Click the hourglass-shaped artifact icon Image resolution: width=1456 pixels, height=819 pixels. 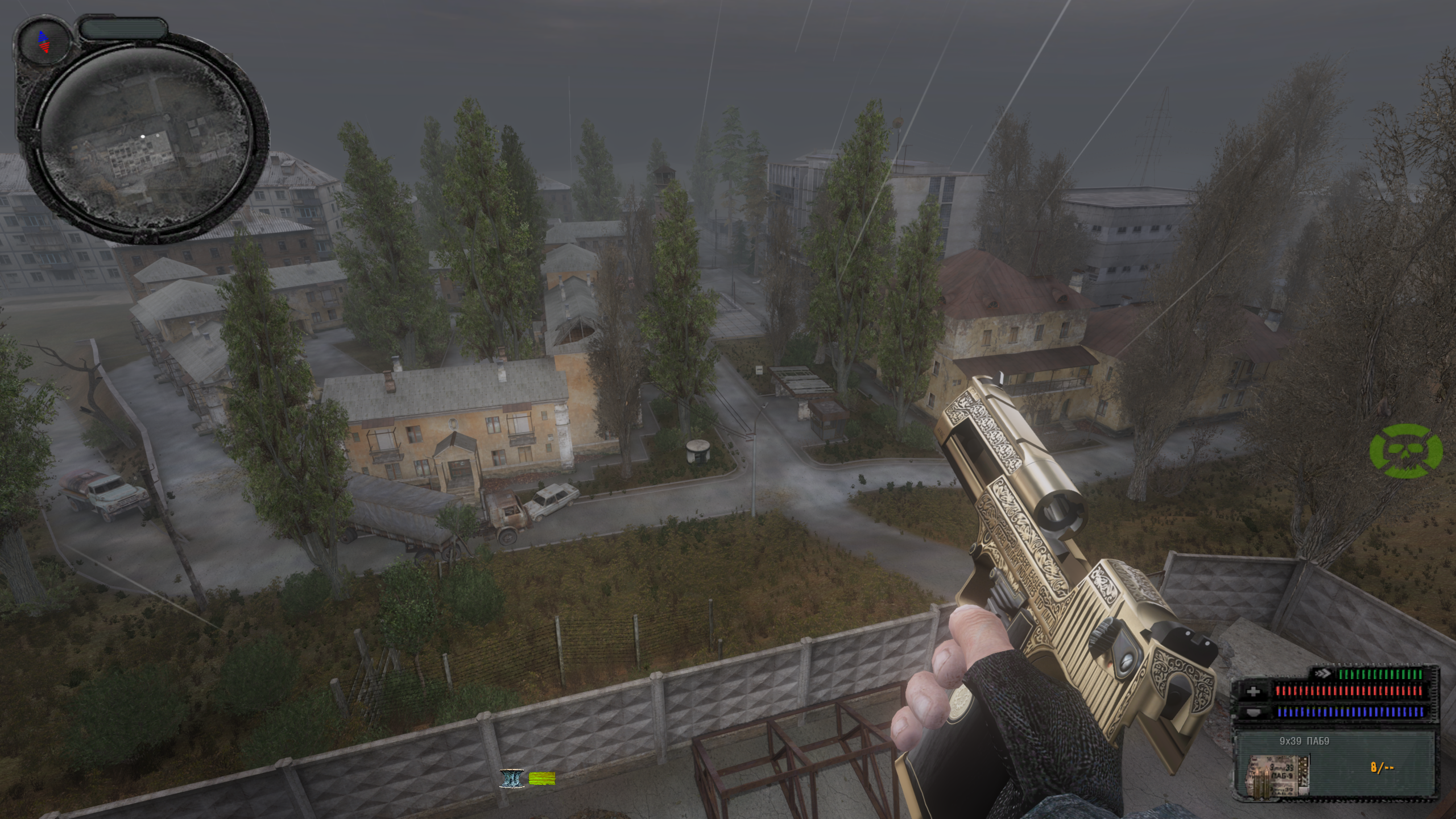point(511,778)
